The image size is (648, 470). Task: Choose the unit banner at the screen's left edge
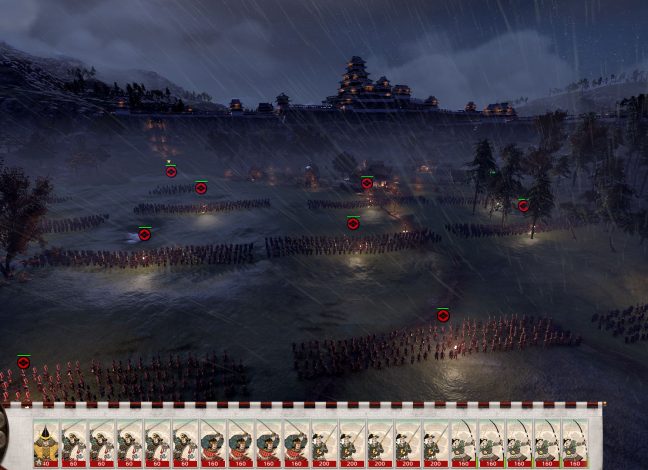(23, 362)
